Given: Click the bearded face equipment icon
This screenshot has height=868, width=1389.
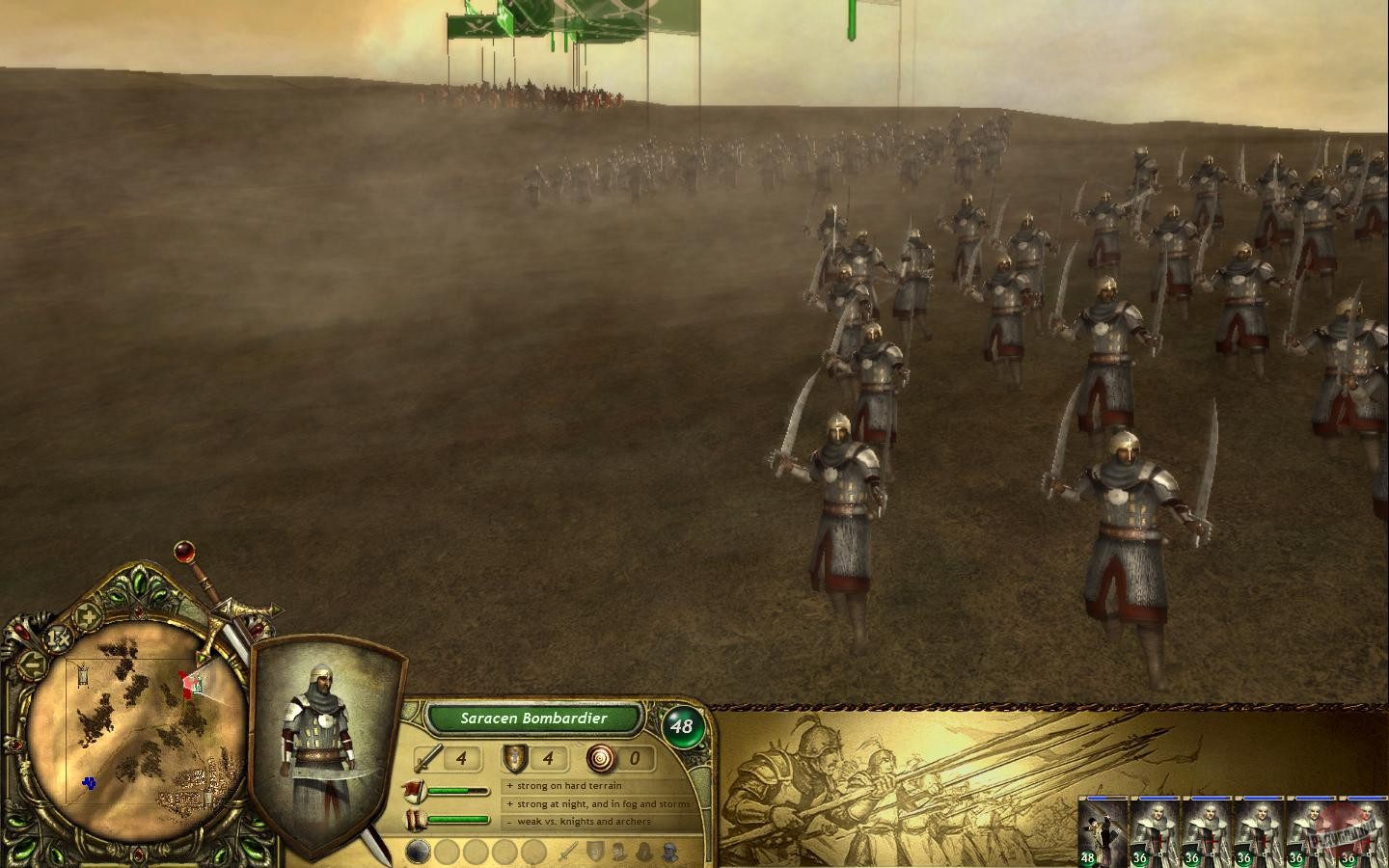Looking at the screenshot, I should [668, 852].
